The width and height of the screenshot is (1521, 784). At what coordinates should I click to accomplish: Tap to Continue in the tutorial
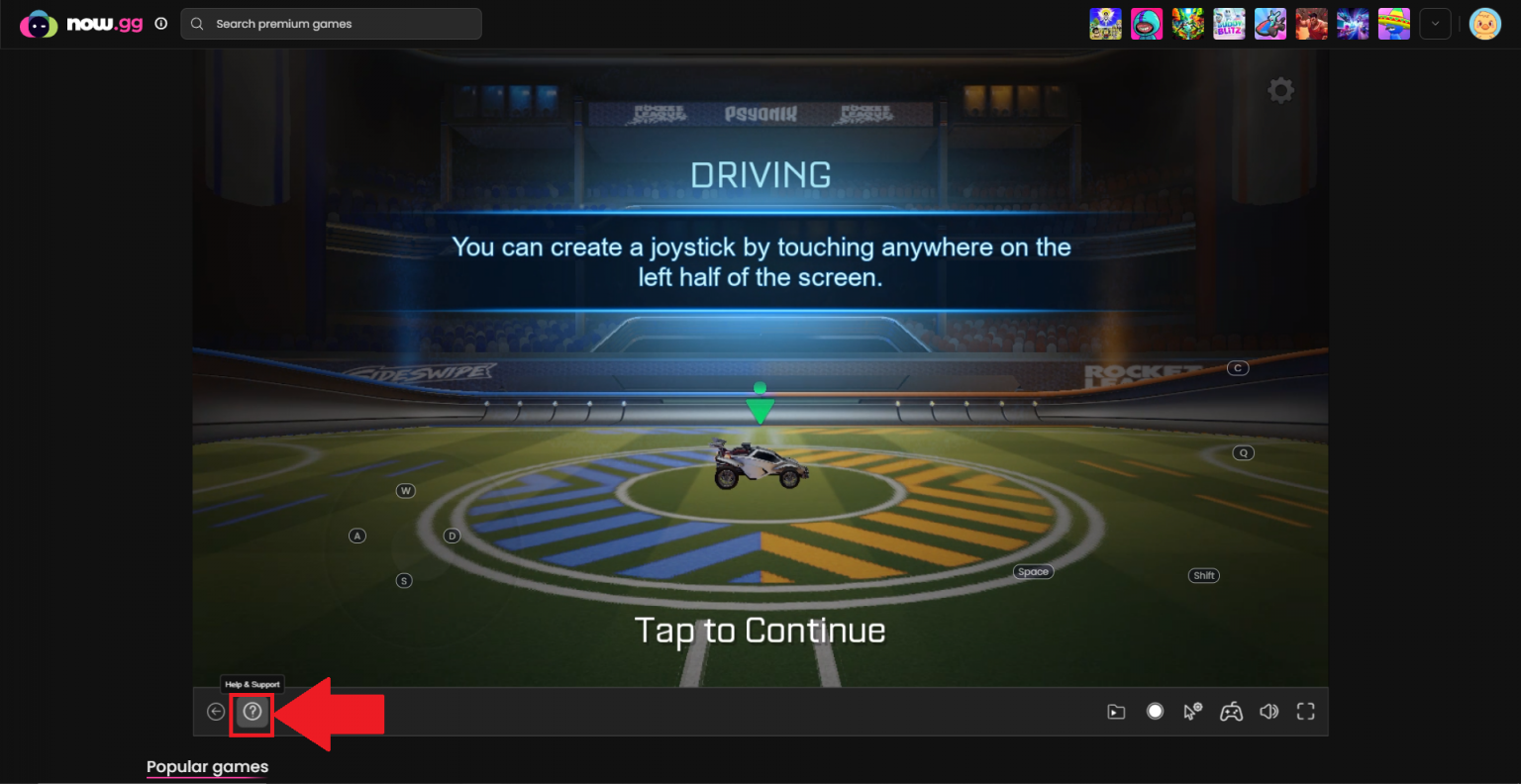pyautogui.click(x=760, y=630)
